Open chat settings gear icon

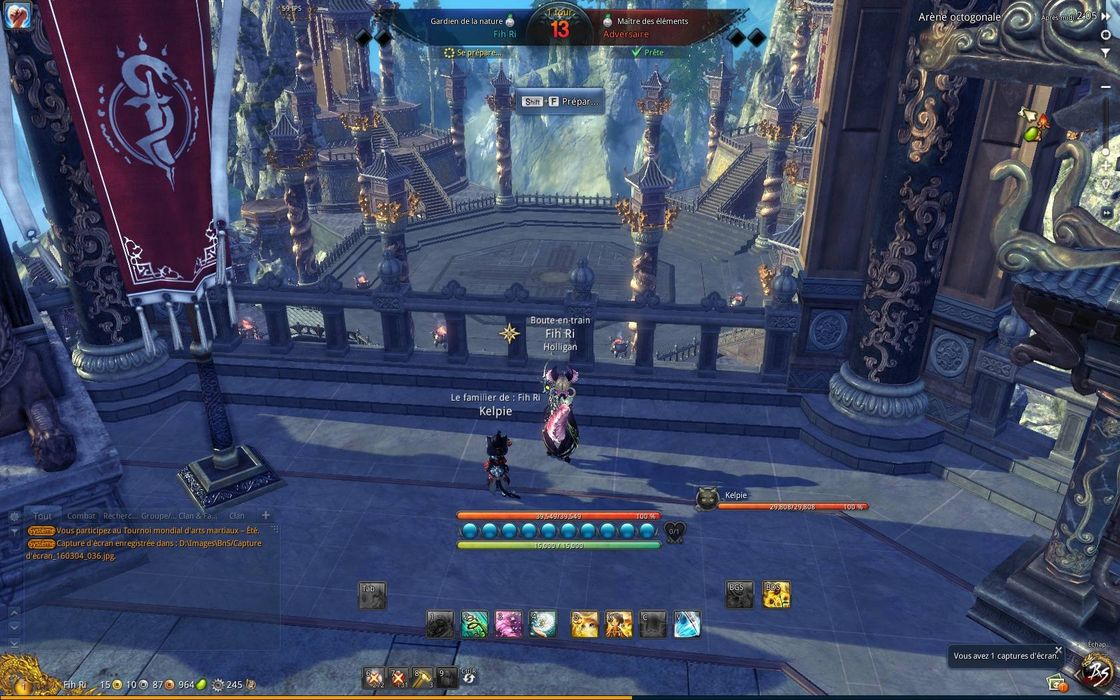click(x=14, y=516)
